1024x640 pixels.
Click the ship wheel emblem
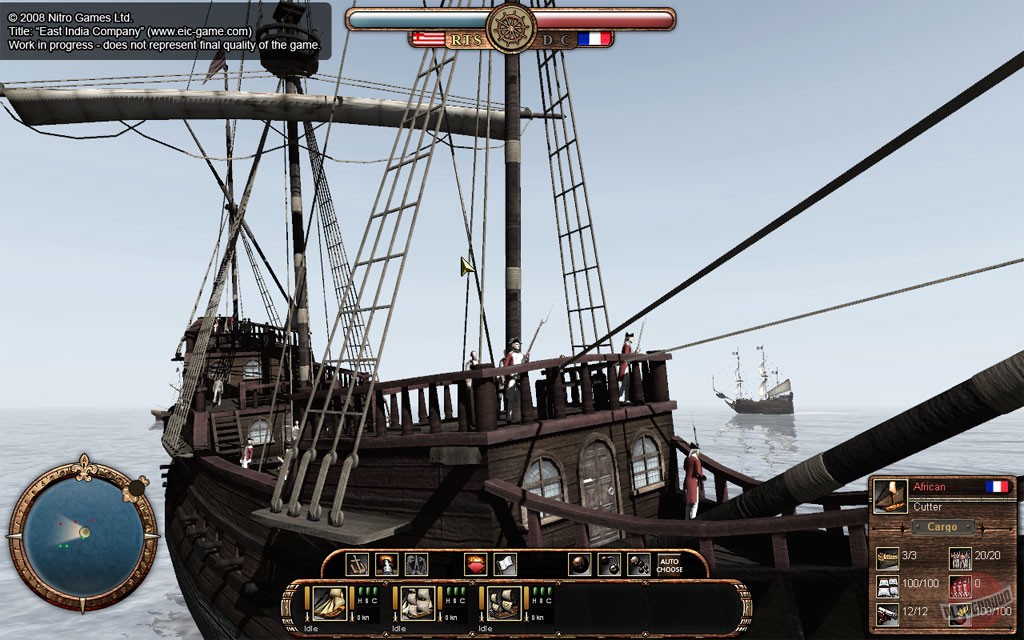click(511, 27)
